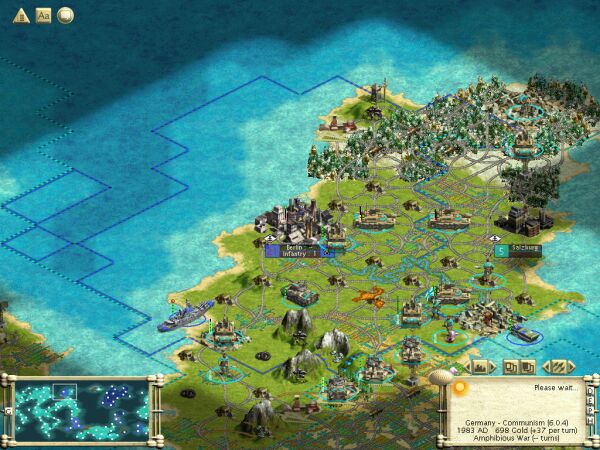
Task: Click the world minimap
Action: point(82,406)
